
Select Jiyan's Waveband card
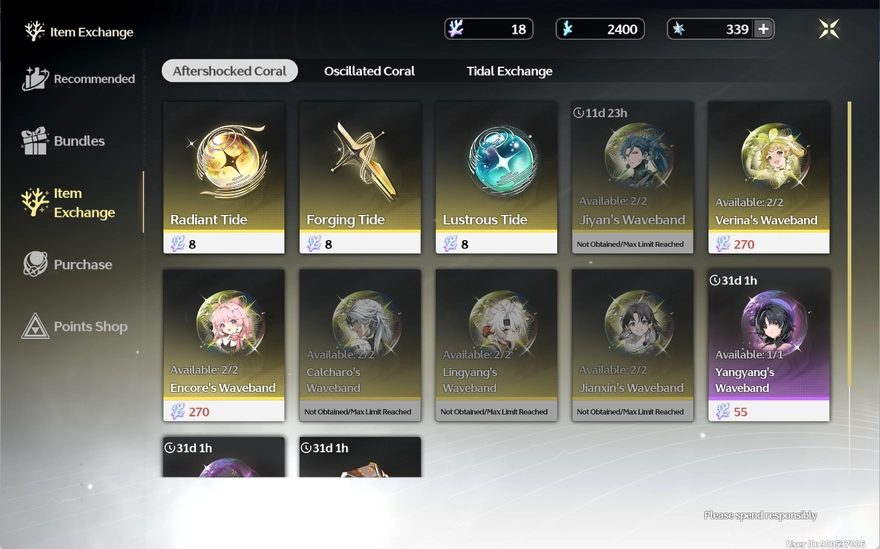(632, 177)
